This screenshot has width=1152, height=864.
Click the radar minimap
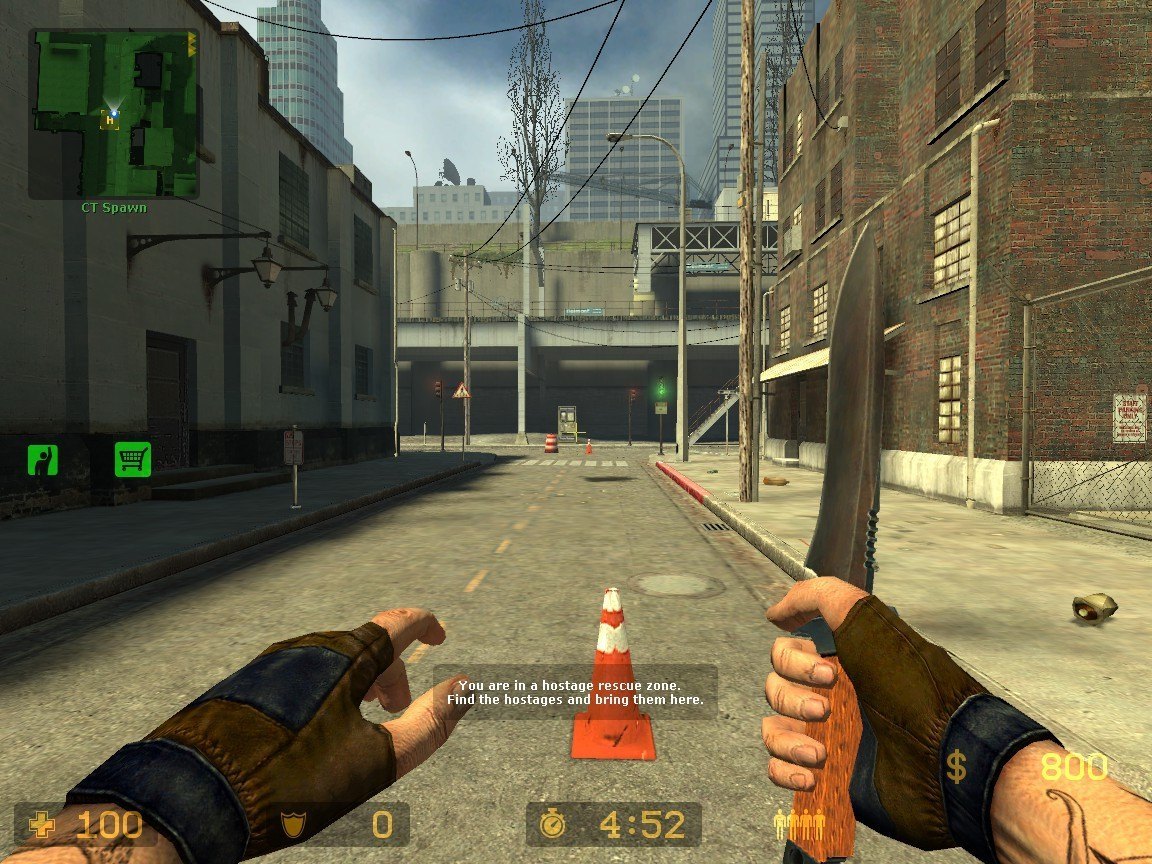tap(113, 113)
